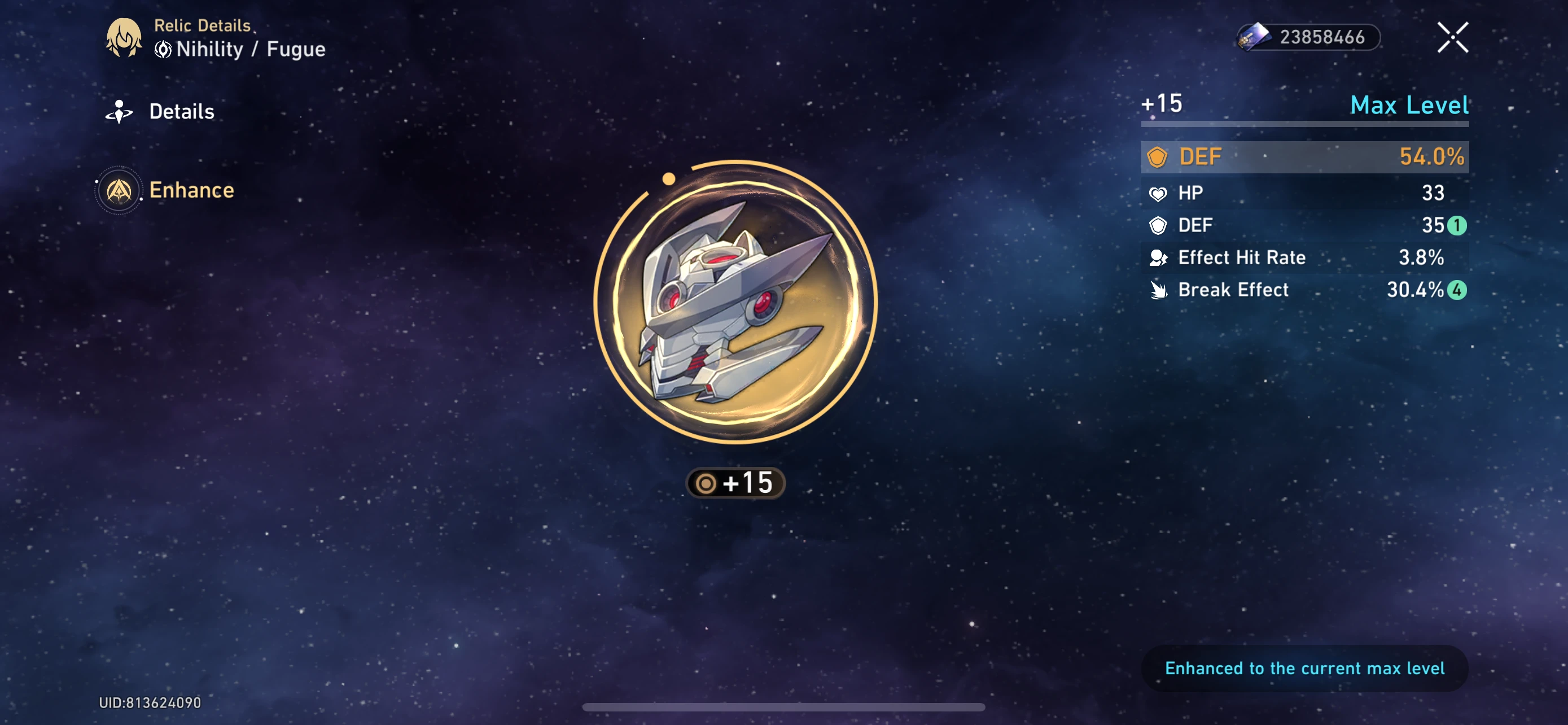Dismiss the Enhanced to current max level message
This screenshot has height=725, width=1568.
(x=1304, y=668)
